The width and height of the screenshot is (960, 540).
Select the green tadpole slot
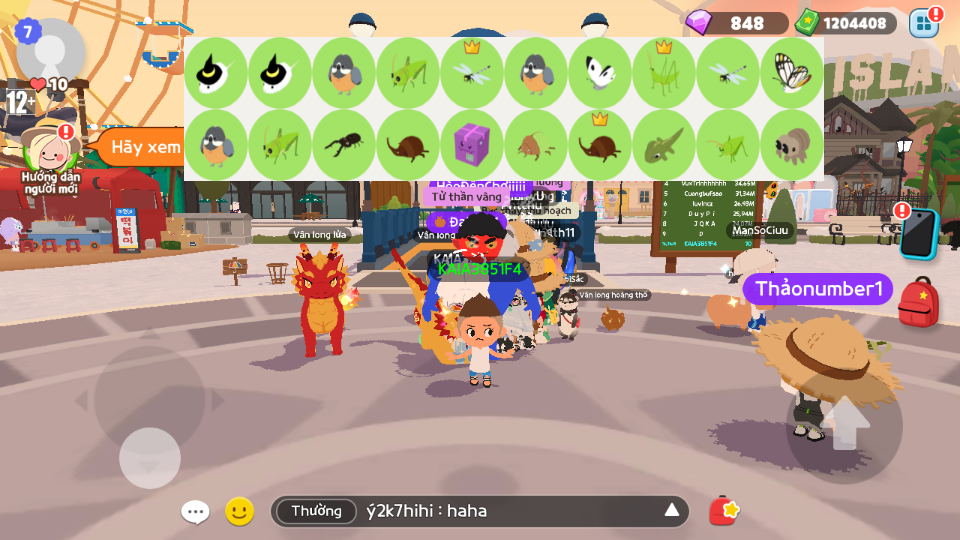[x=664, y=145]
